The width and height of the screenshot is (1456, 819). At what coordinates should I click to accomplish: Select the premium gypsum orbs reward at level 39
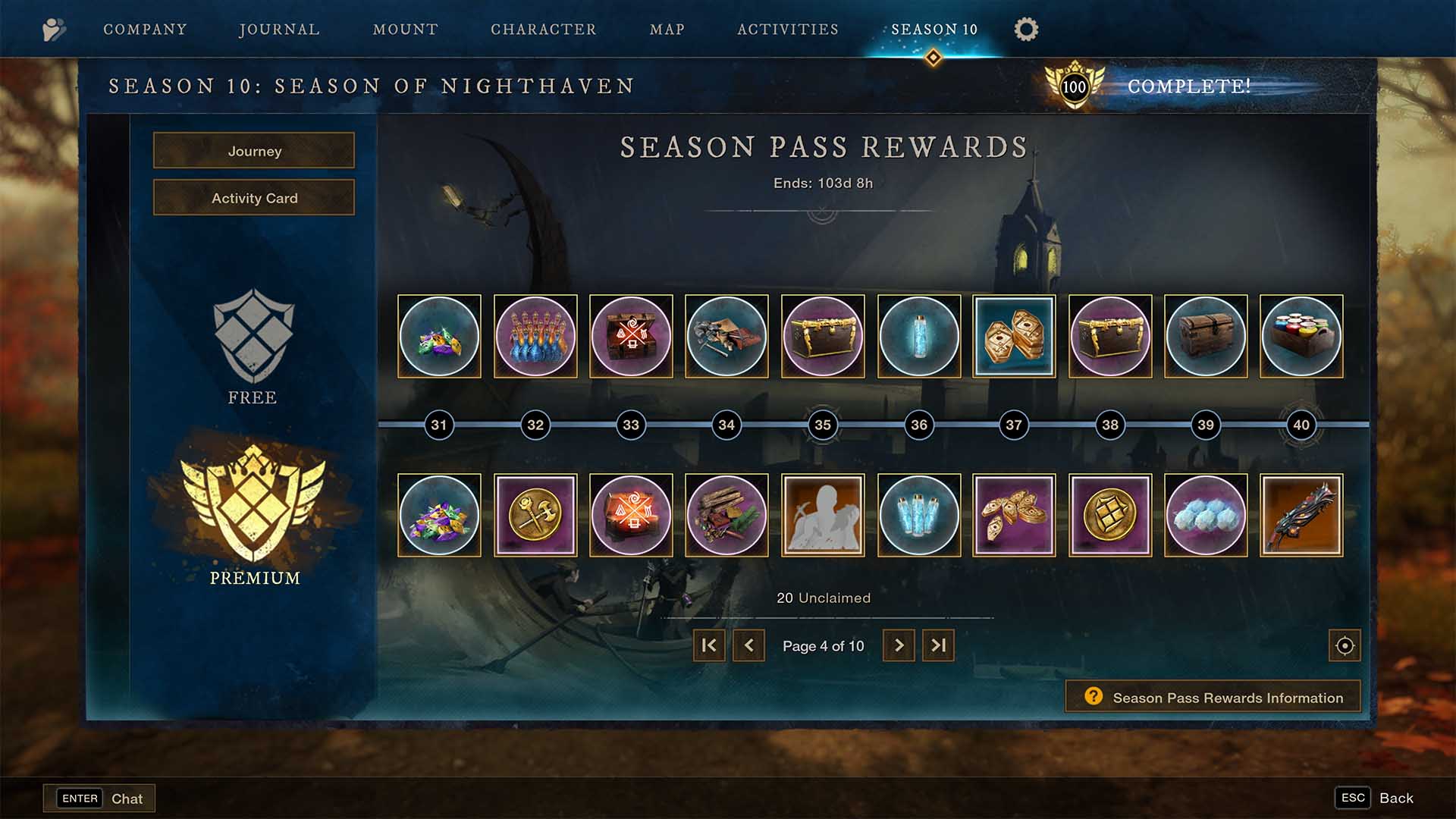tap(1206, 515)
